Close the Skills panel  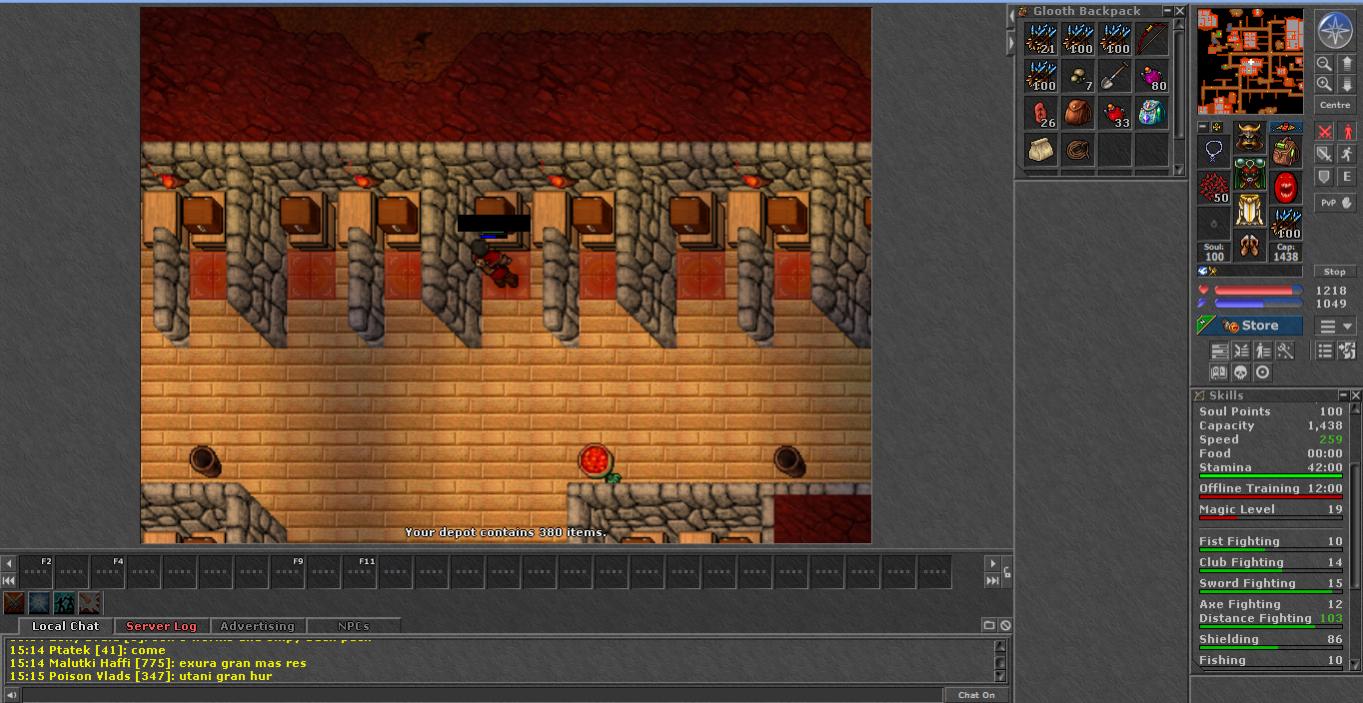1356,396
